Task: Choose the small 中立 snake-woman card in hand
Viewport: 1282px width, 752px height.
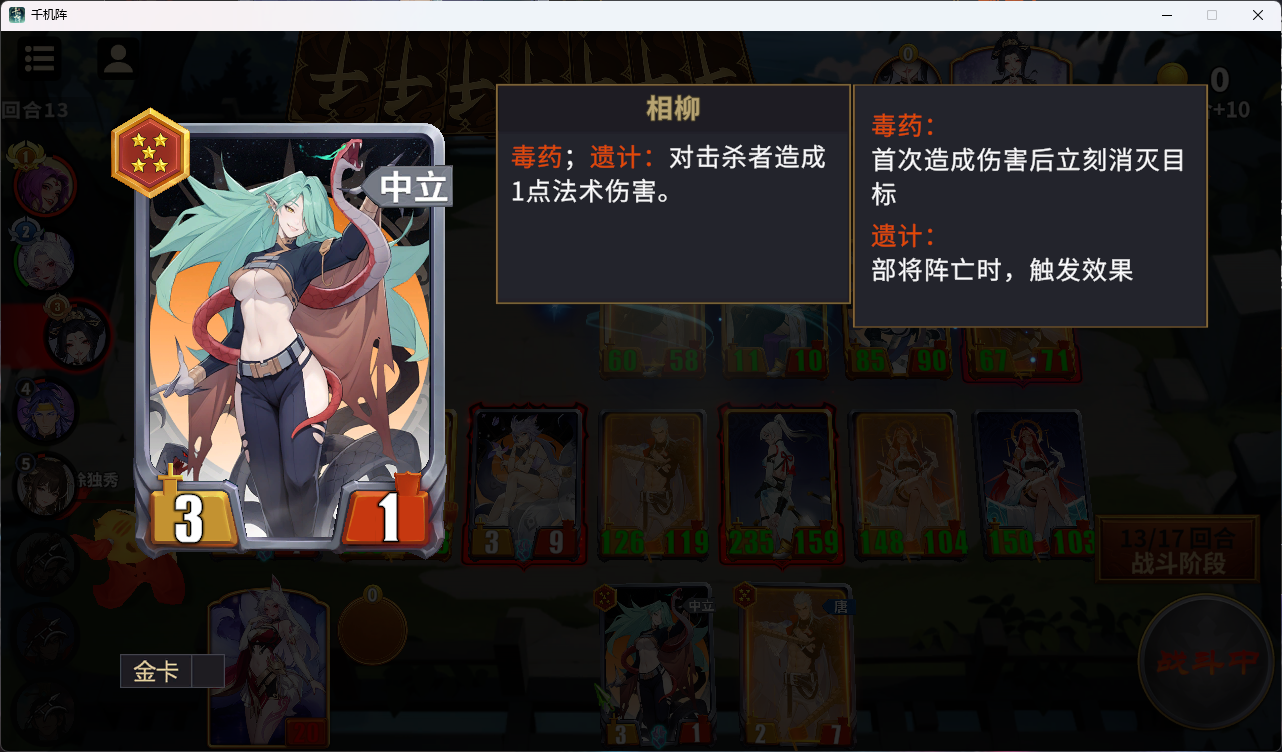Action: coord(657,665)
